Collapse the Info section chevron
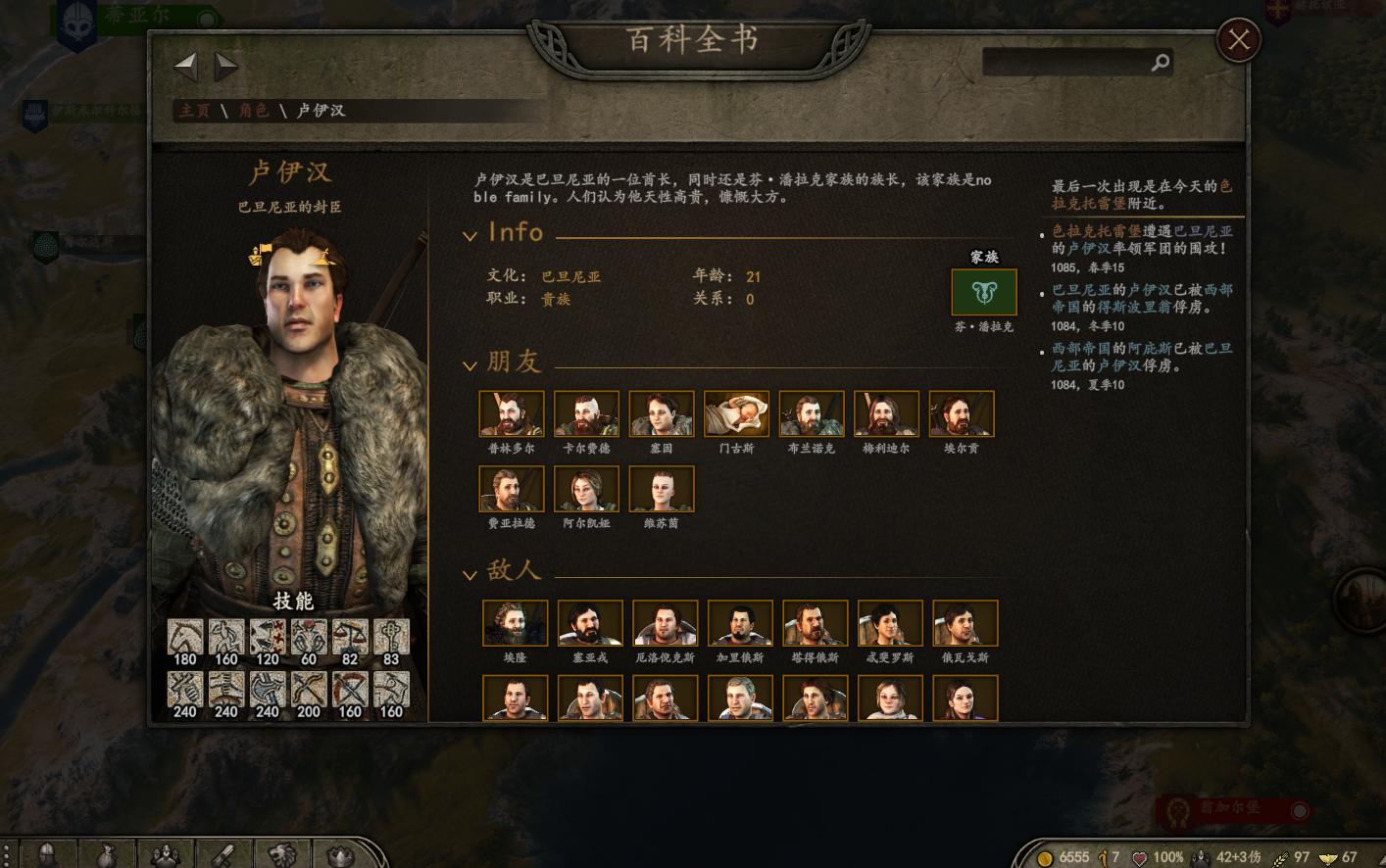This screenshot has height=868, width=1386. pos(471,235)
